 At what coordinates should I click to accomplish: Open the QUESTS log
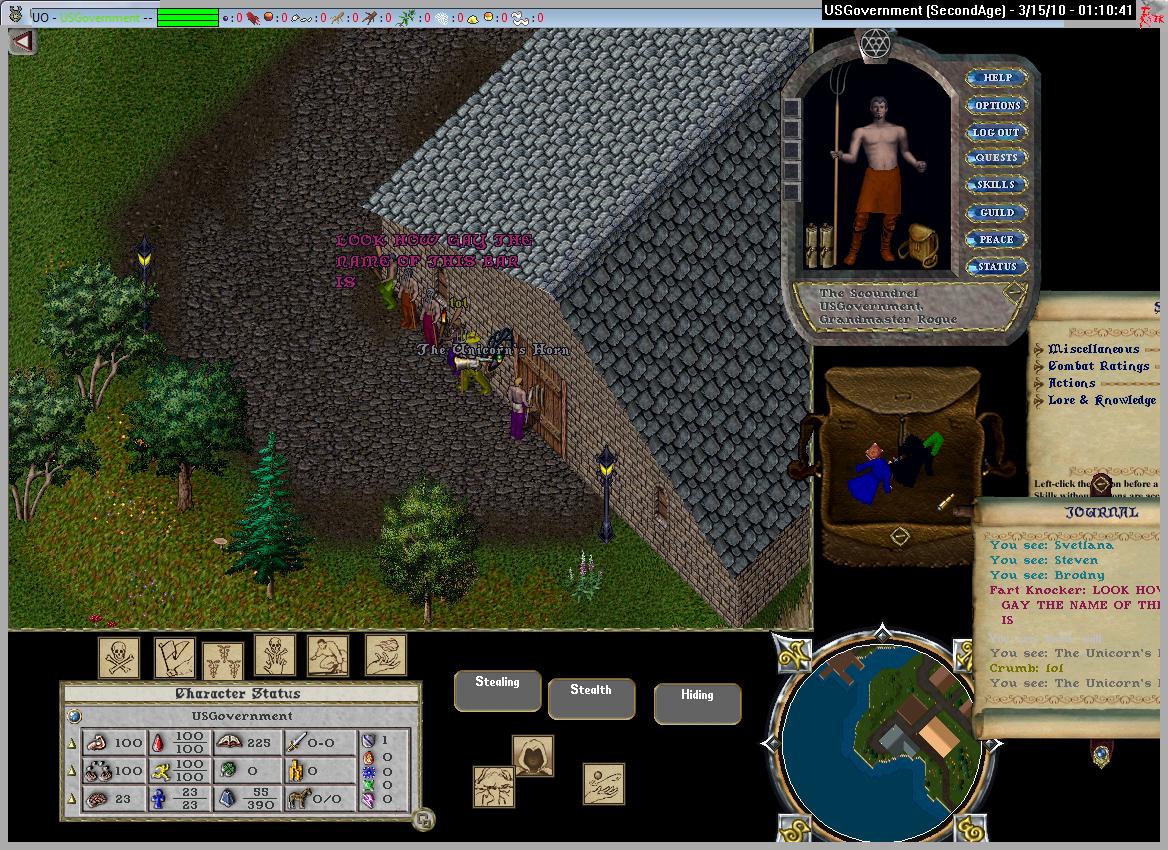click(996, 158)
